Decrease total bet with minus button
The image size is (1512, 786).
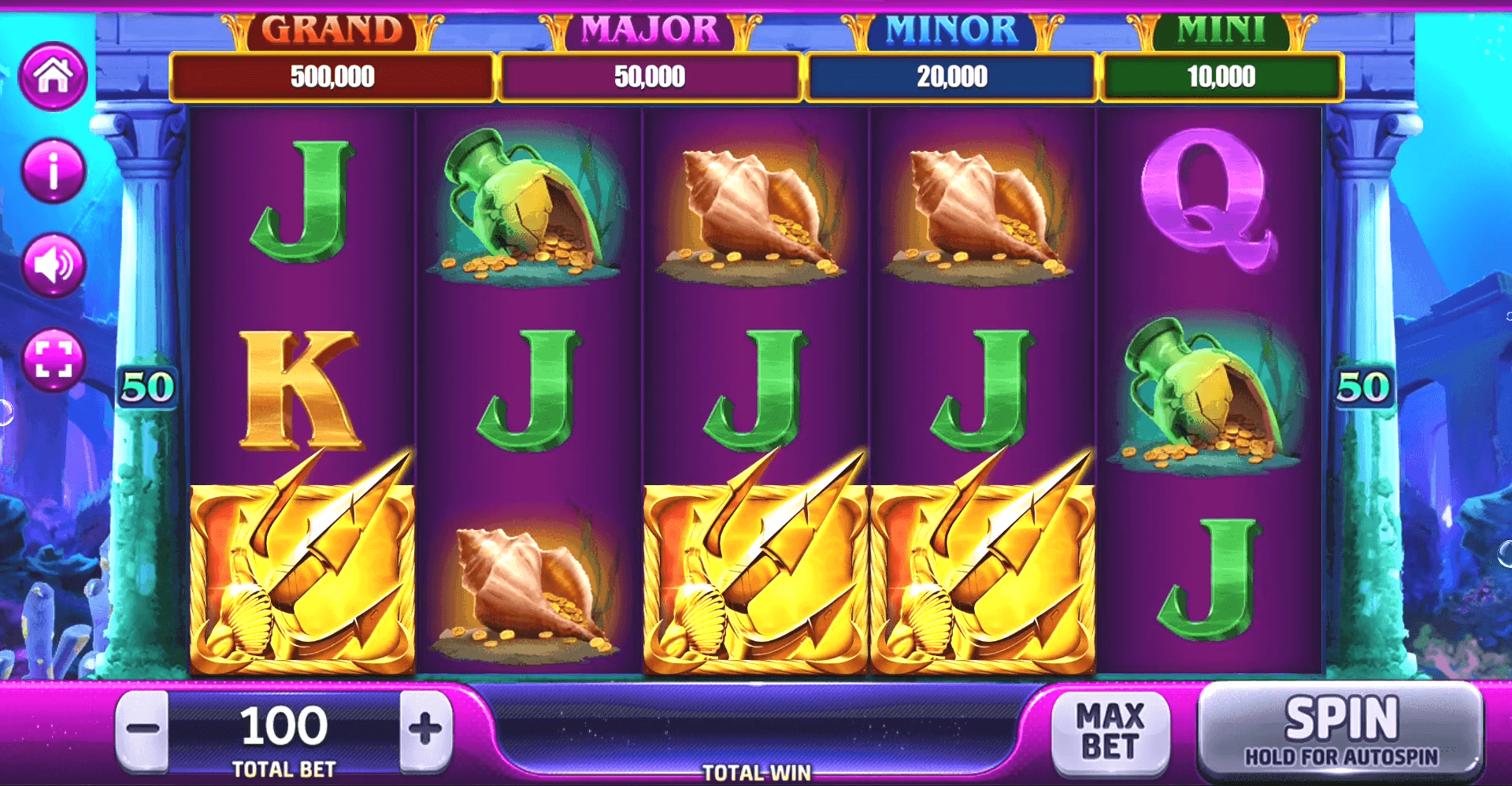[143, 729]
